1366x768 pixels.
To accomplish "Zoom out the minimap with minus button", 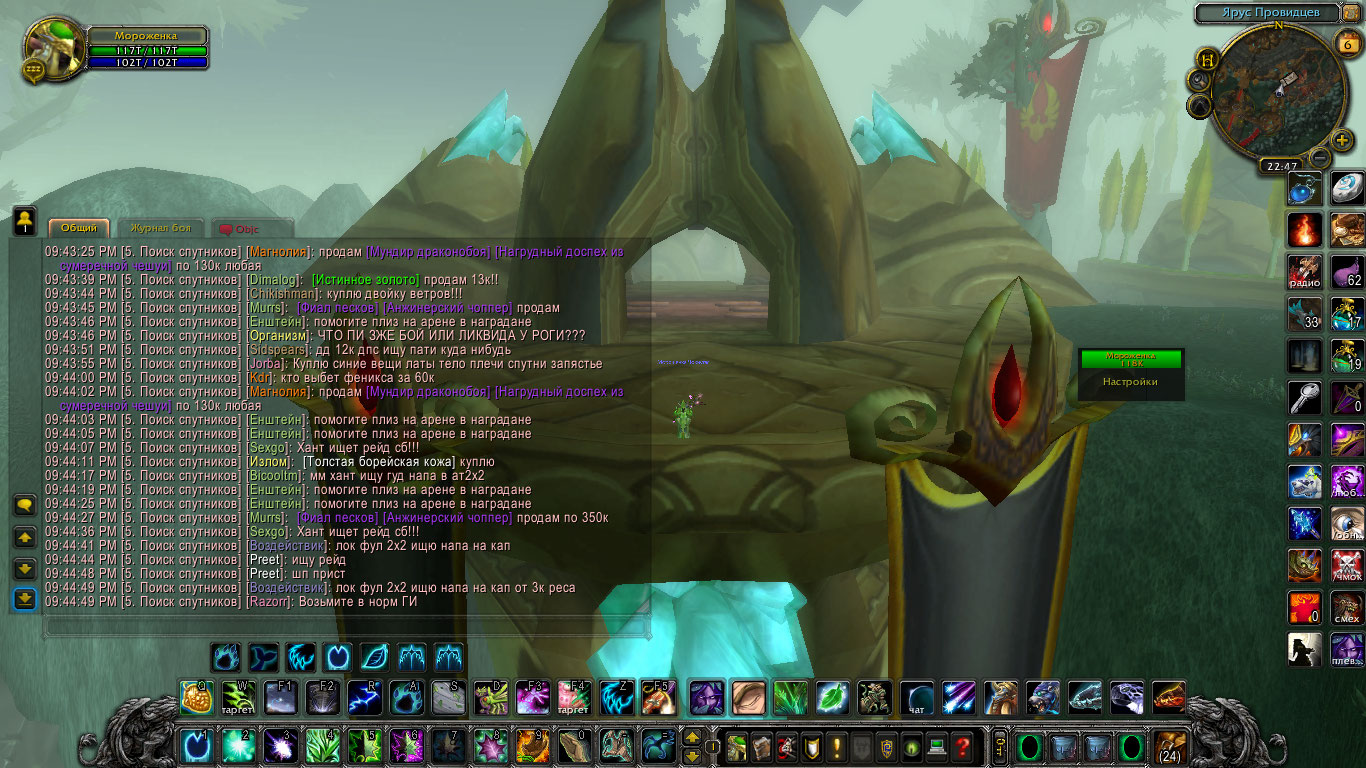I will click(x=1320, y=157).
